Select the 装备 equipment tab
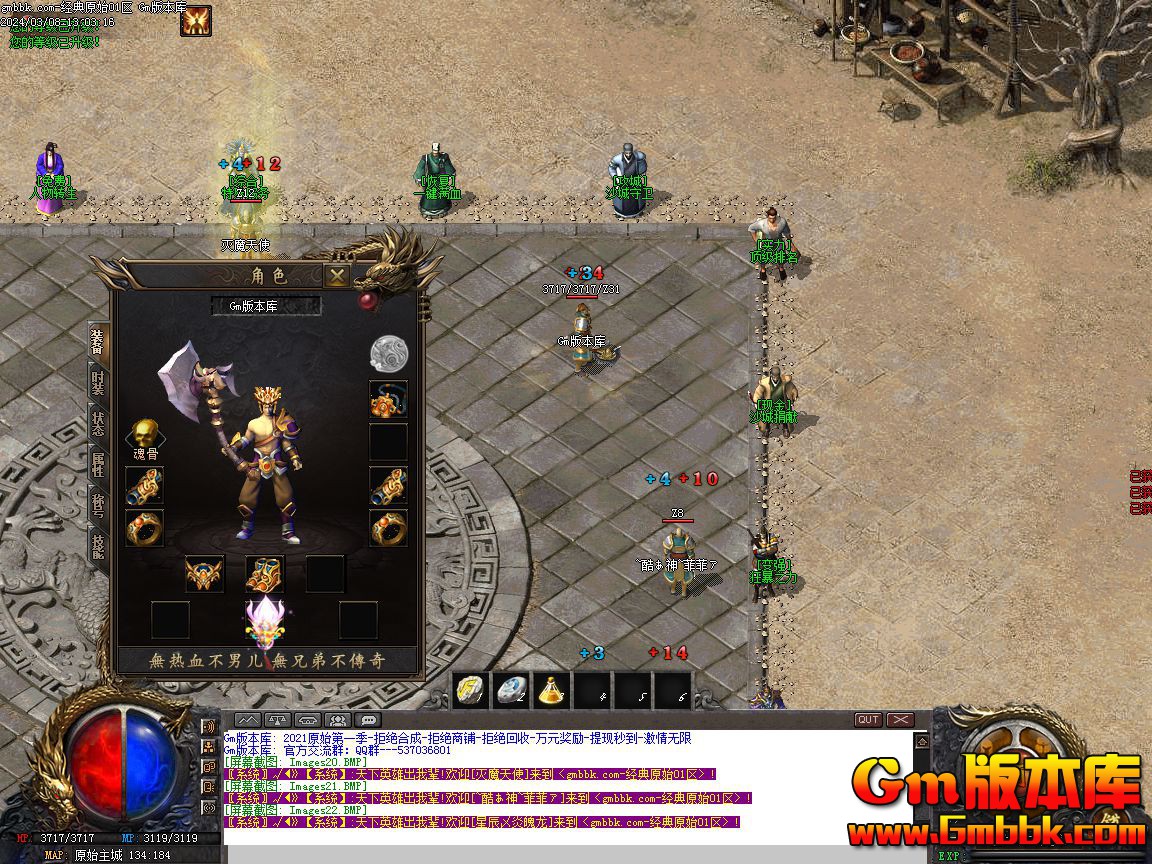 pyautogui.click(x=98, y=342)
